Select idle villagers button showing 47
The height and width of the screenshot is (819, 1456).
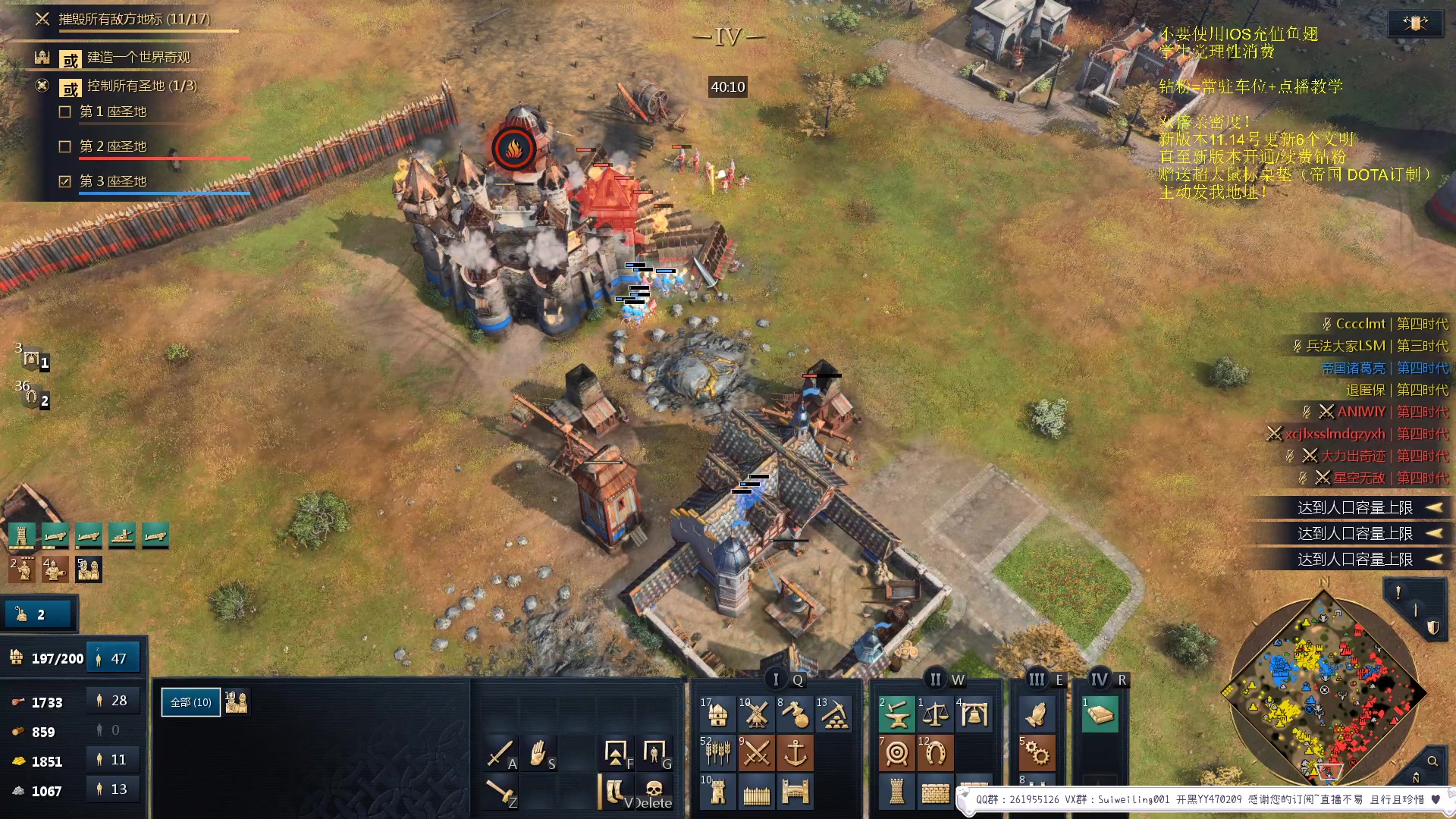tap(113, 658)
